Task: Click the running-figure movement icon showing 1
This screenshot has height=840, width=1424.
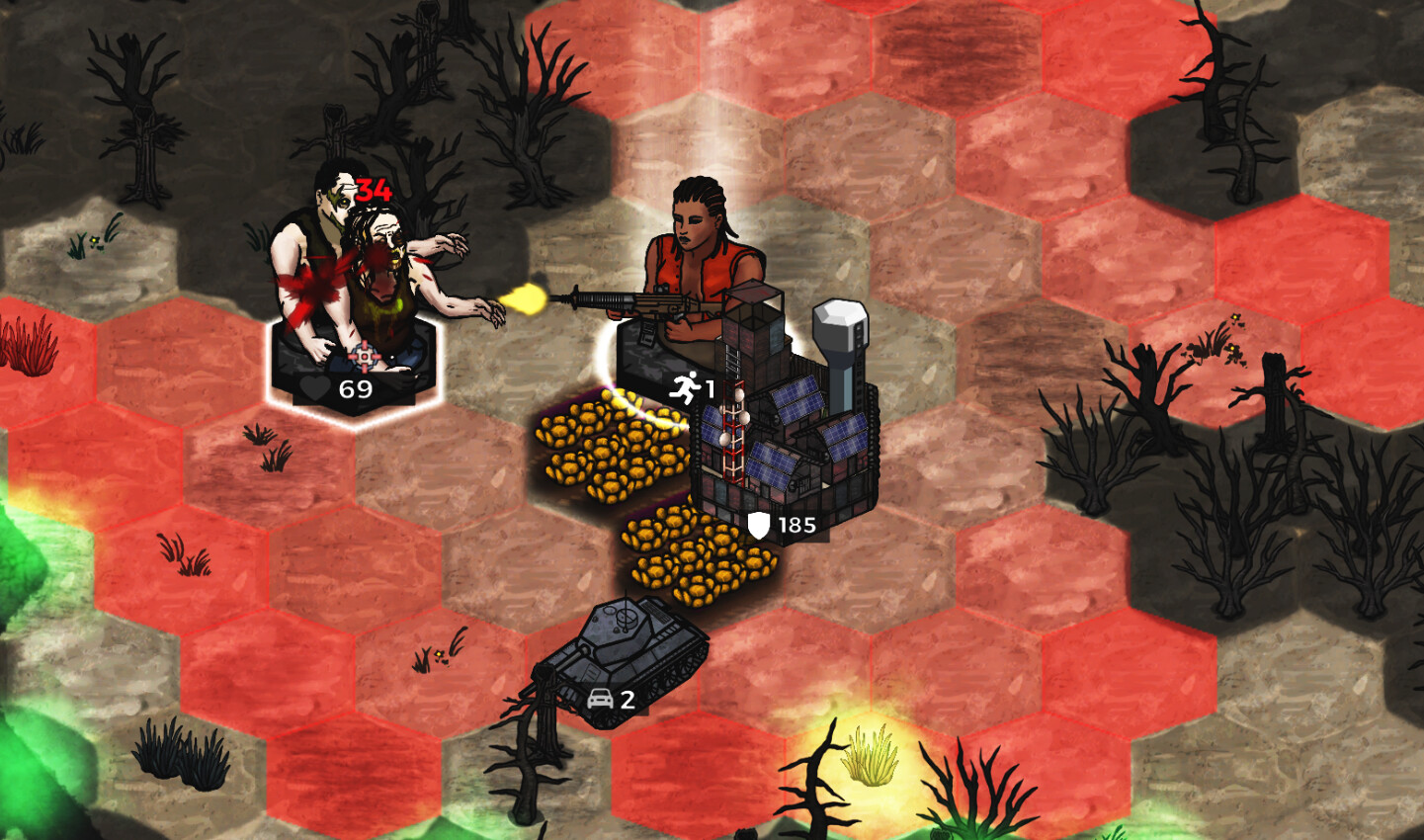Action: (685, 388)
